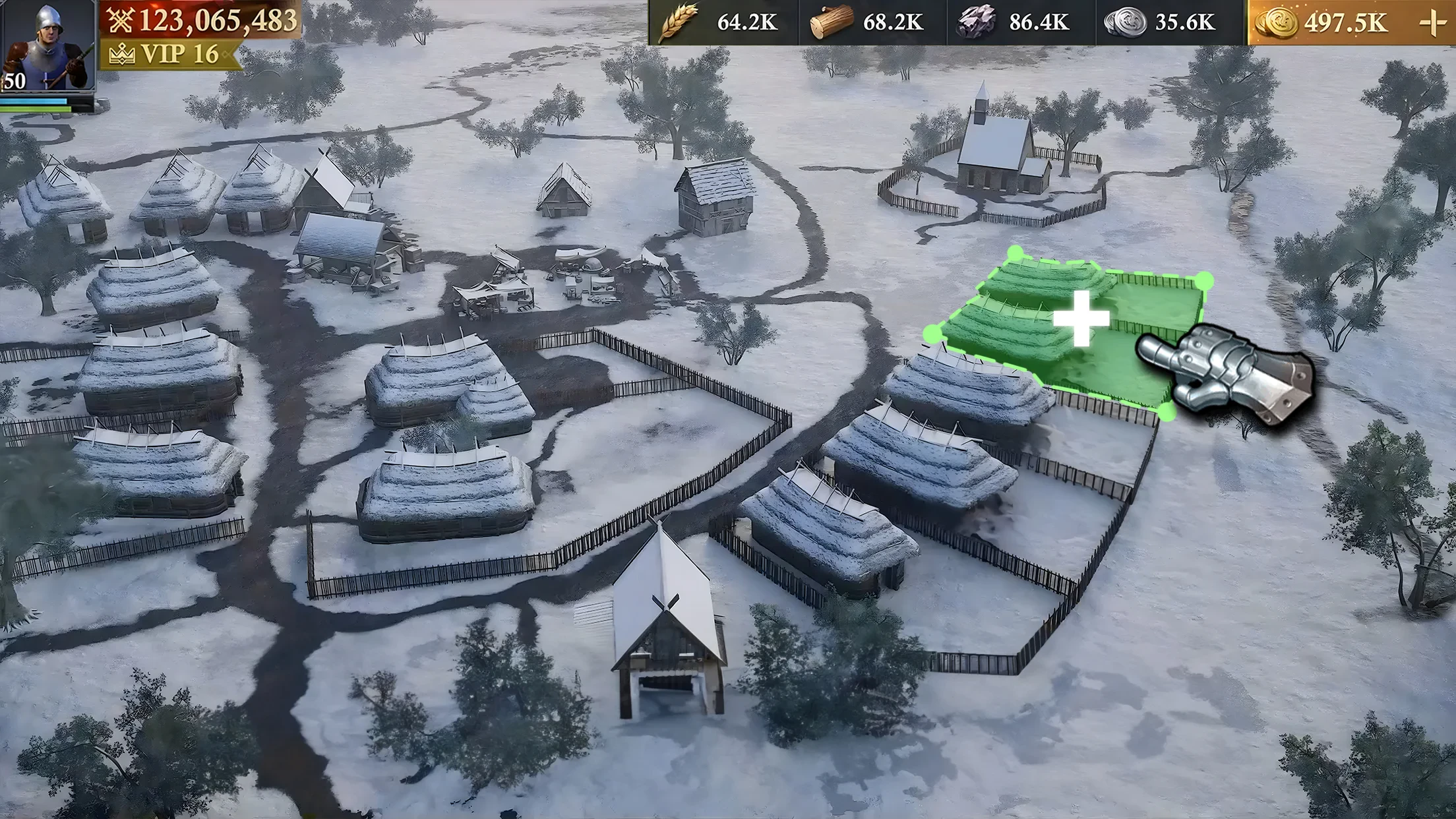Screen dimensions: 1456x819
Task: Open the knight player avatar profile
Action: pos(47,45)
